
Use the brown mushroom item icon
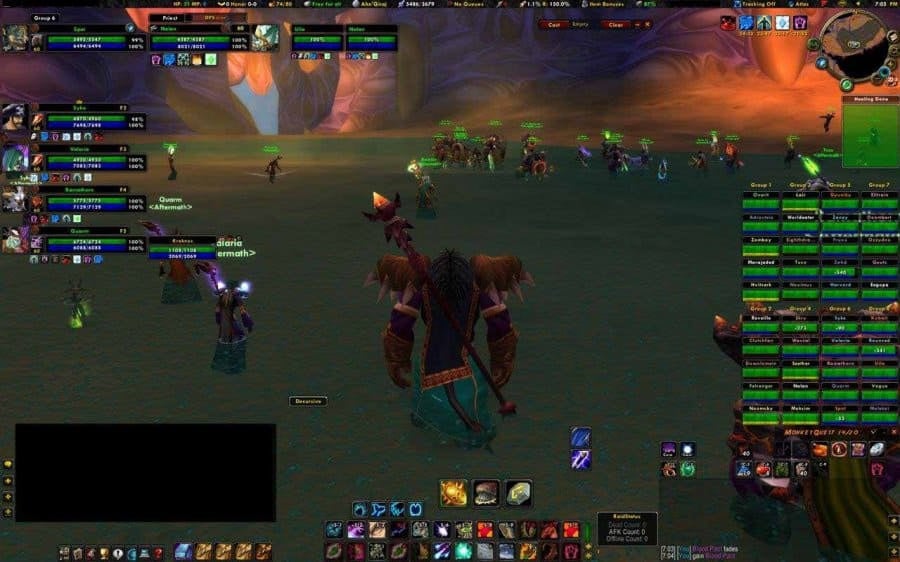[x=486, y=492]
